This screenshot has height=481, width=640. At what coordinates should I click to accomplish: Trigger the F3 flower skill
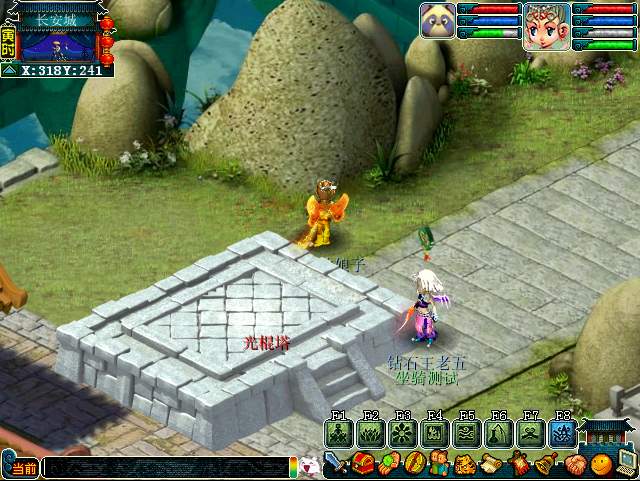tap(402, 433)
